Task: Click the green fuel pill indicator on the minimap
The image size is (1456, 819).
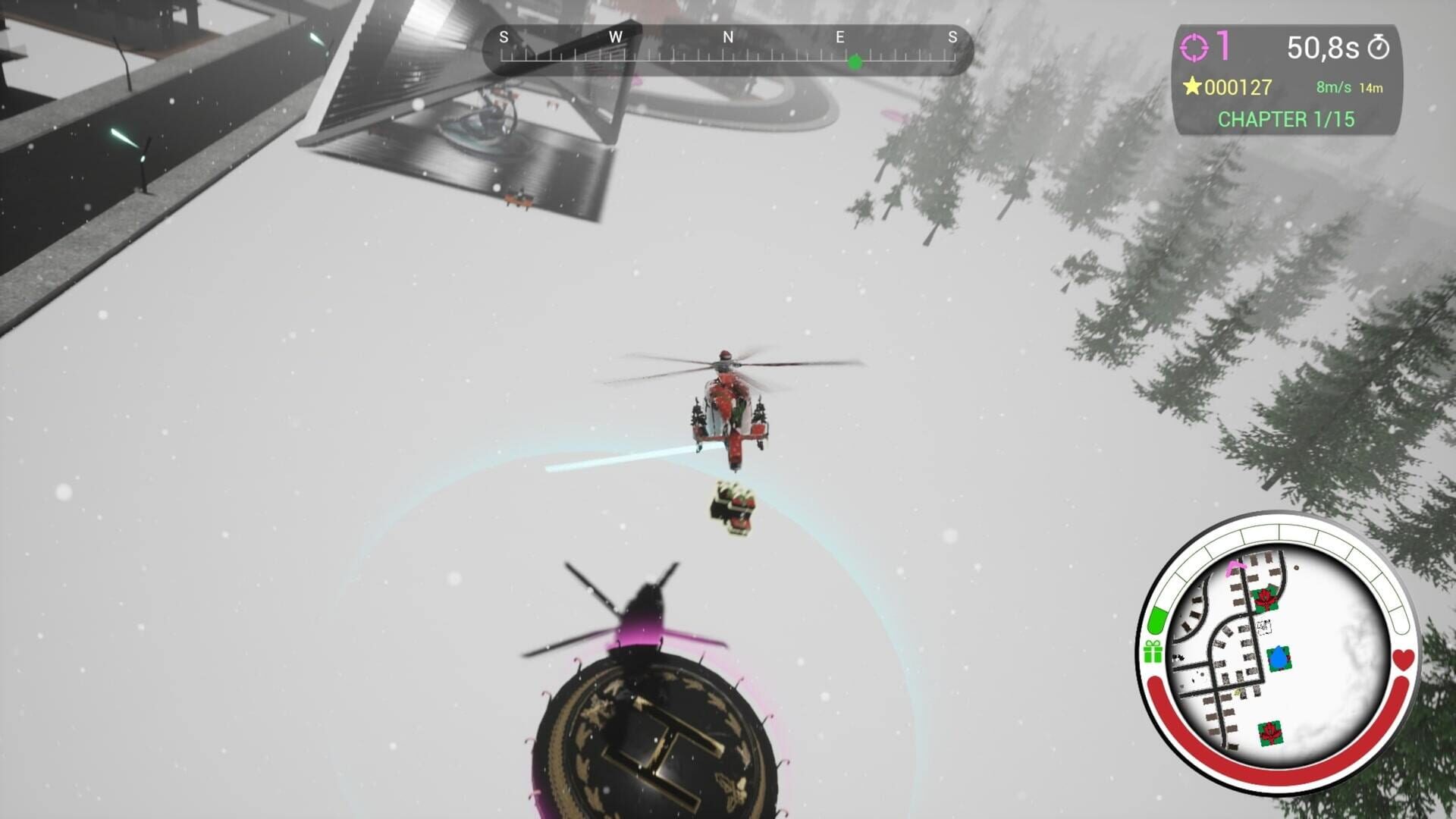Action: [x=1156, y=622]
